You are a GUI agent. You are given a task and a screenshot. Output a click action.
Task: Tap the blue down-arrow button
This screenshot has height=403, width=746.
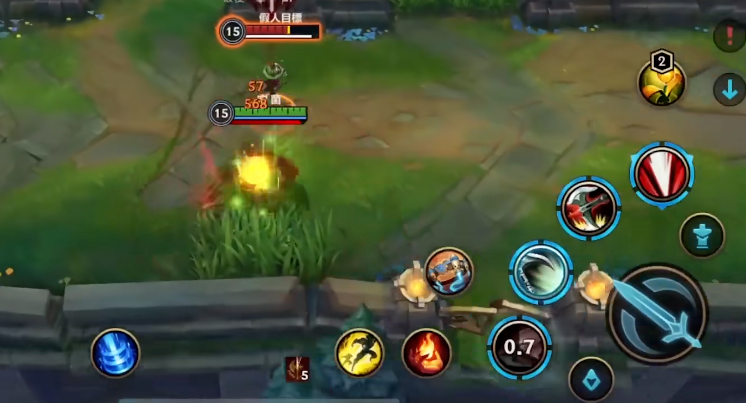[729, 89]
